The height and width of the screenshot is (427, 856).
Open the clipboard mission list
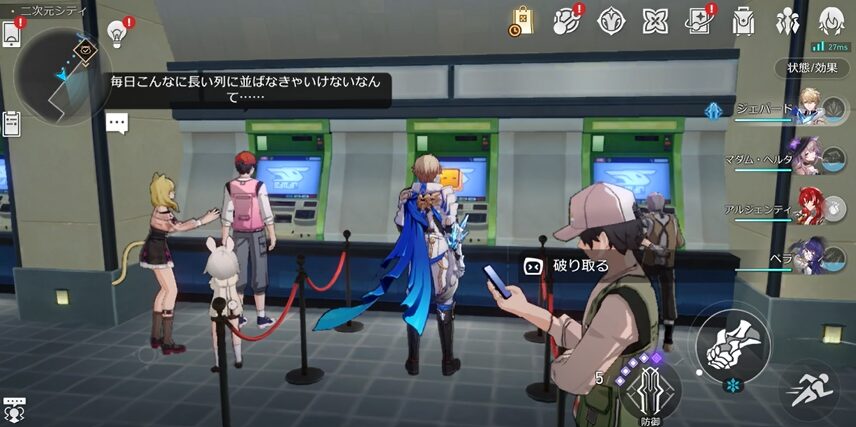(12, 124)
